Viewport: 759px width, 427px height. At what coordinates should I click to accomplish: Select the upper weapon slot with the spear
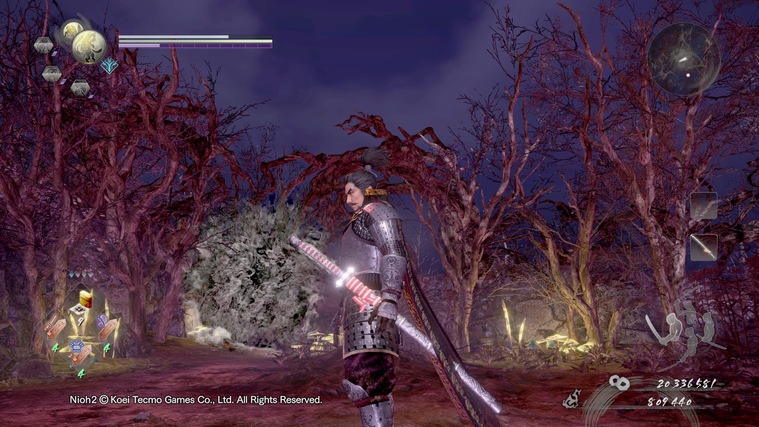click(703, 206)
